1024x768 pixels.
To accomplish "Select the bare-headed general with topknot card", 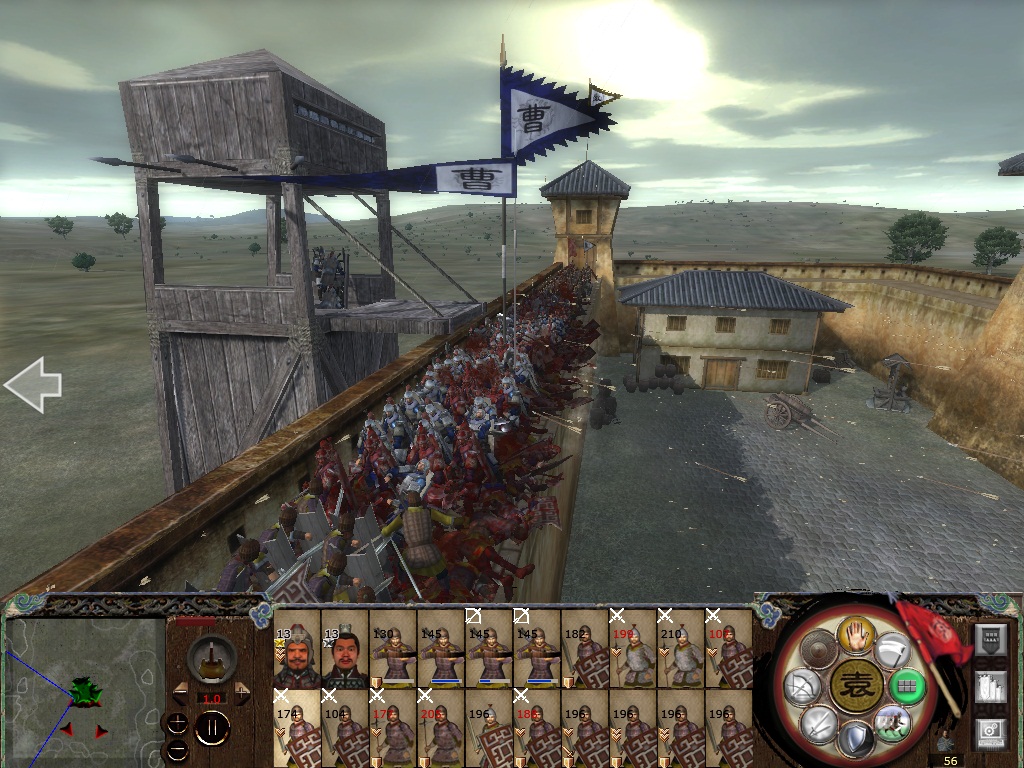I will coord(345,648).
